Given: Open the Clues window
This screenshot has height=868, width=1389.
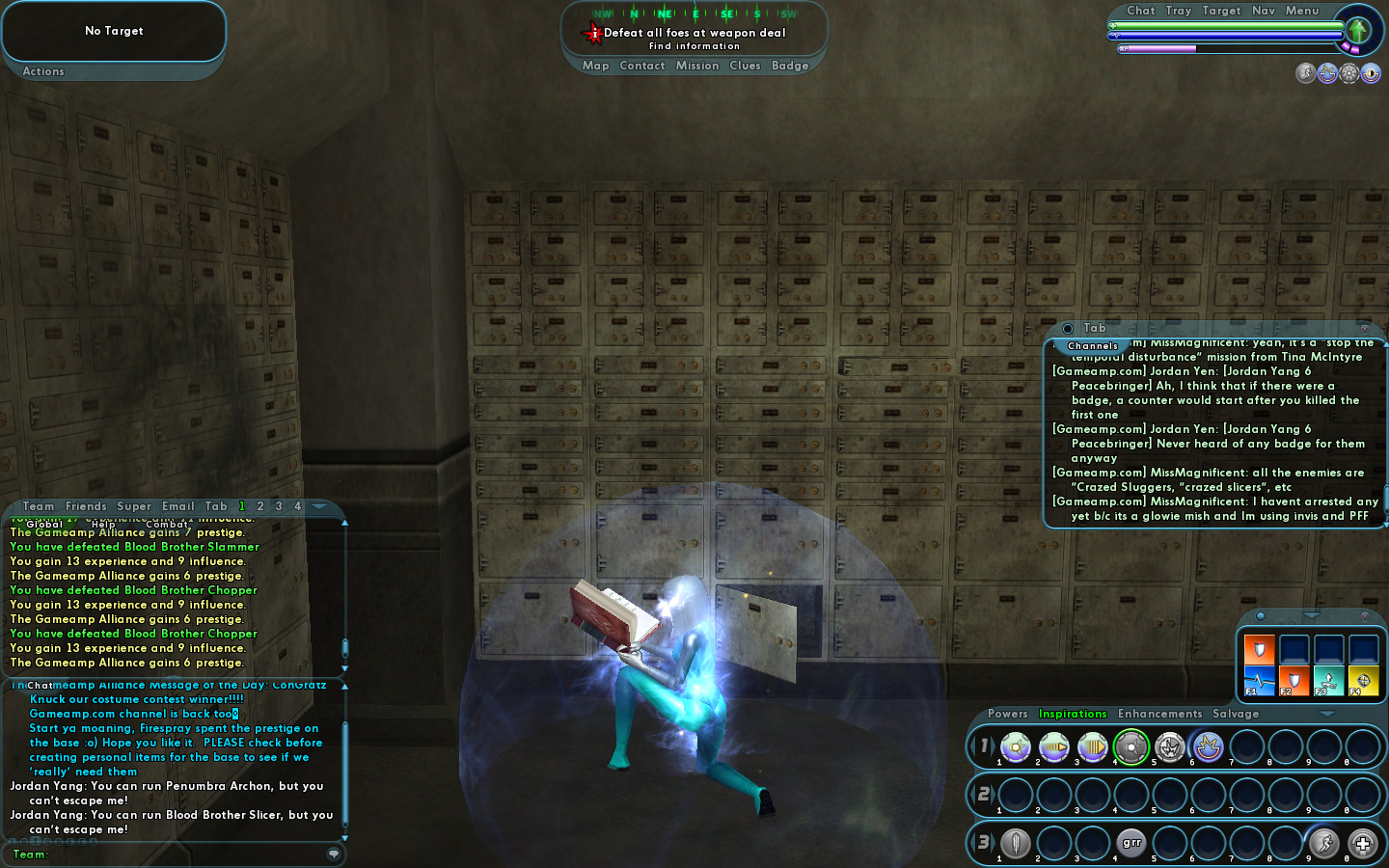Looking at the screenshot, I should point(745,66).
